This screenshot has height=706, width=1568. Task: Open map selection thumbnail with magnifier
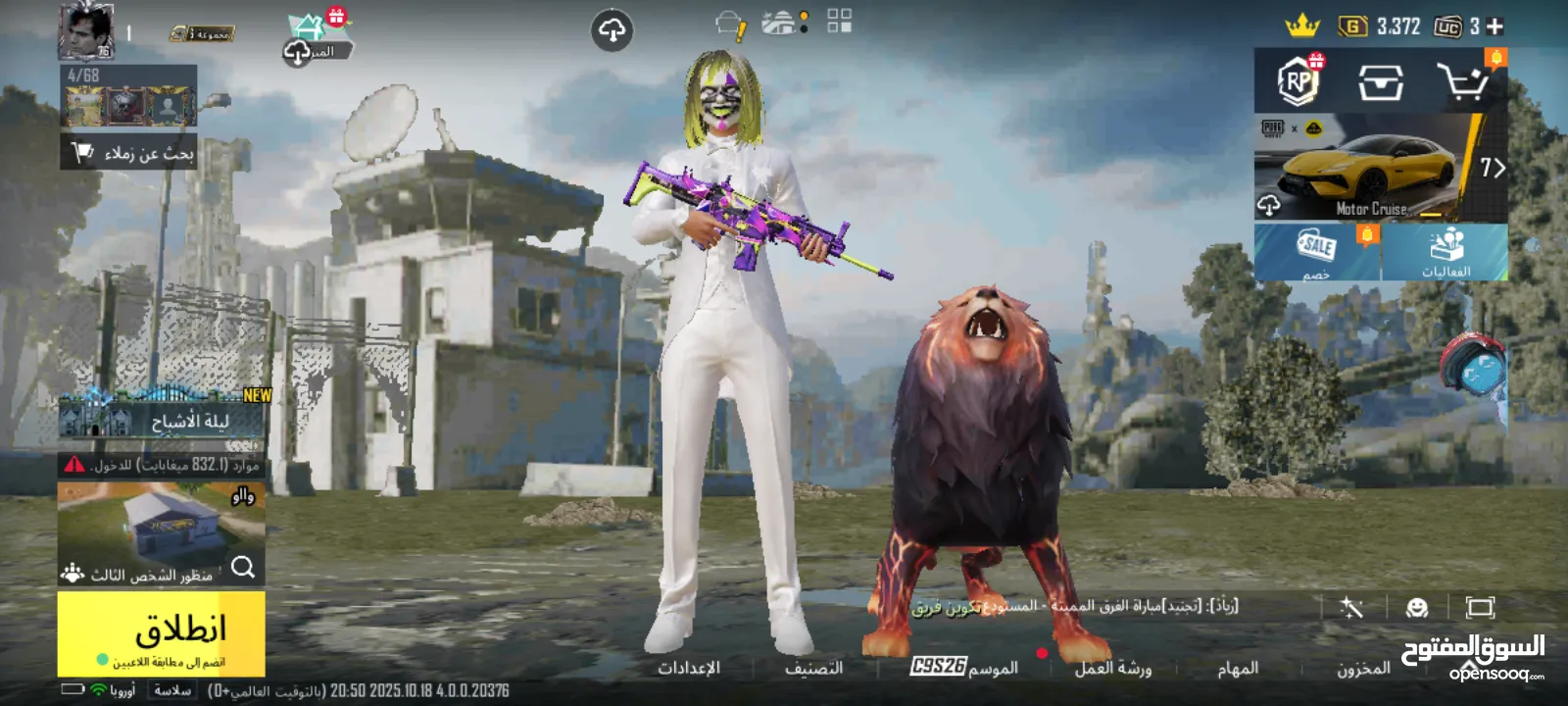click(x=162, y=532)
